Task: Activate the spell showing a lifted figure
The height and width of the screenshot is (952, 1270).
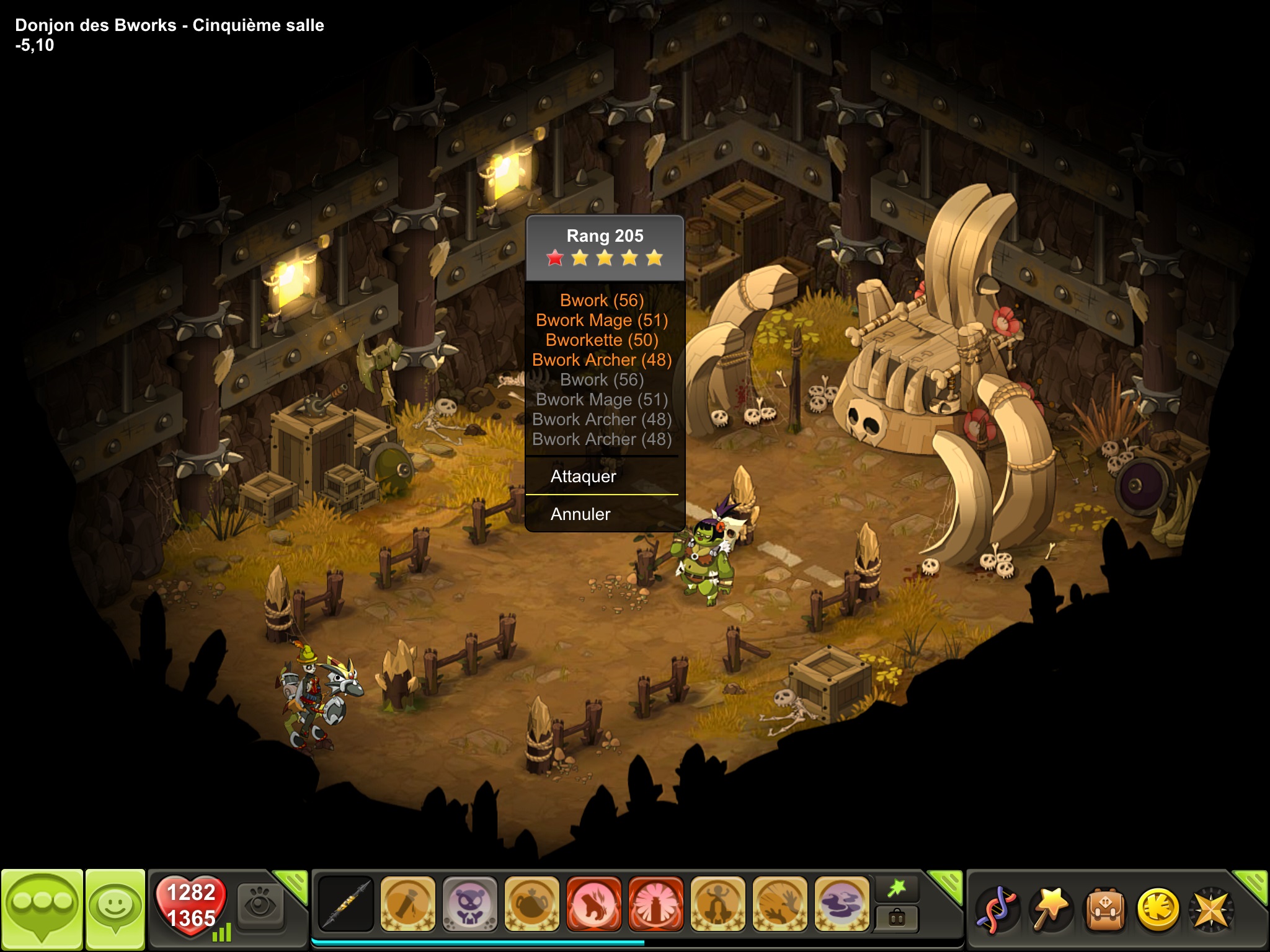Action: point(717,904)
